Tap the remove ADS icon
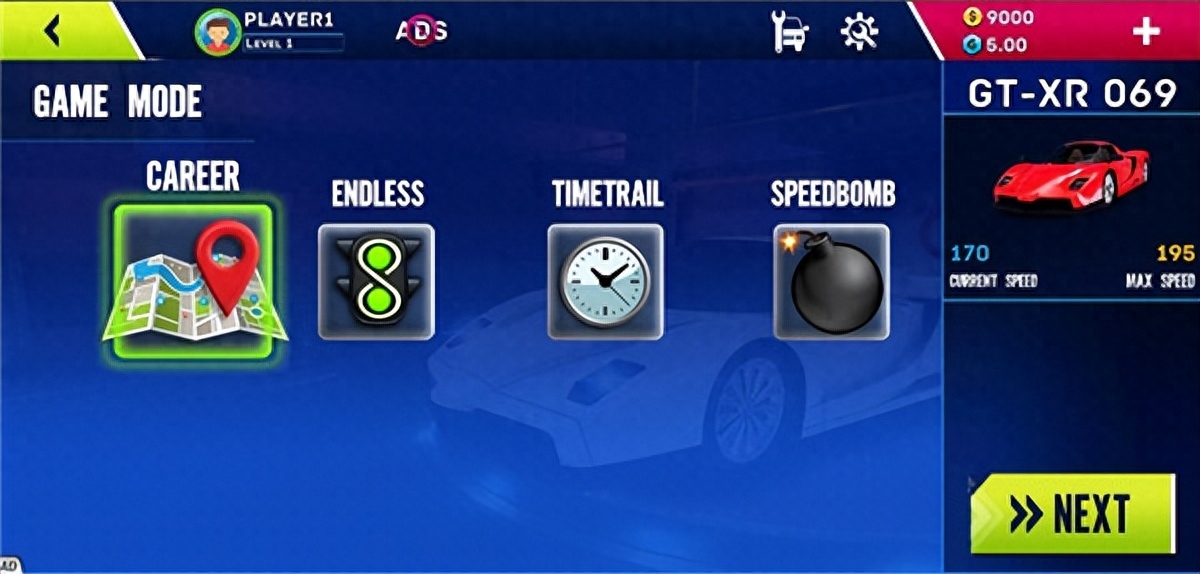This screenshot has height=574, width=1200. [x=421, y=31]
